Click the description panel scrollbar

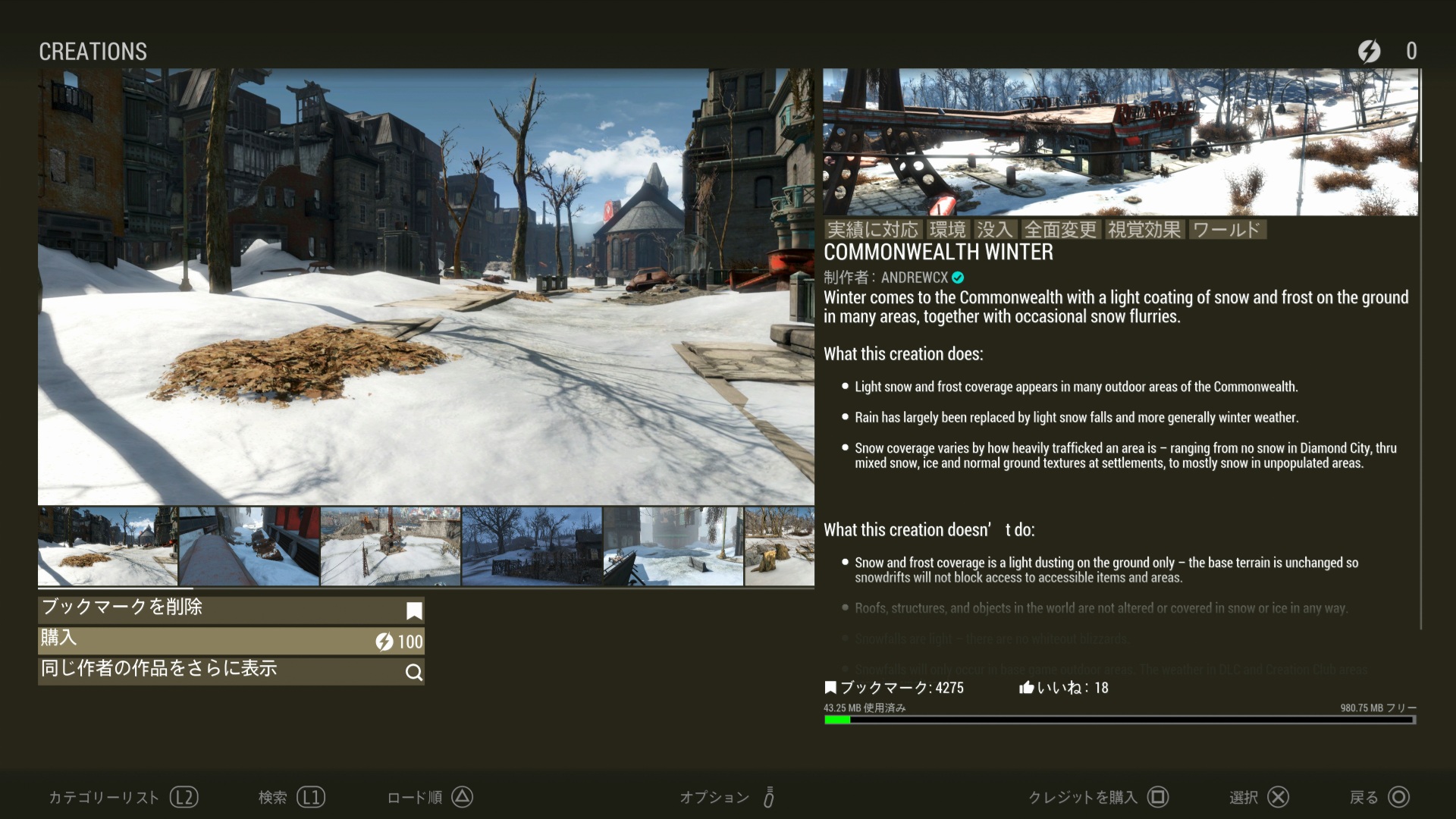[x=1420, y=349]
